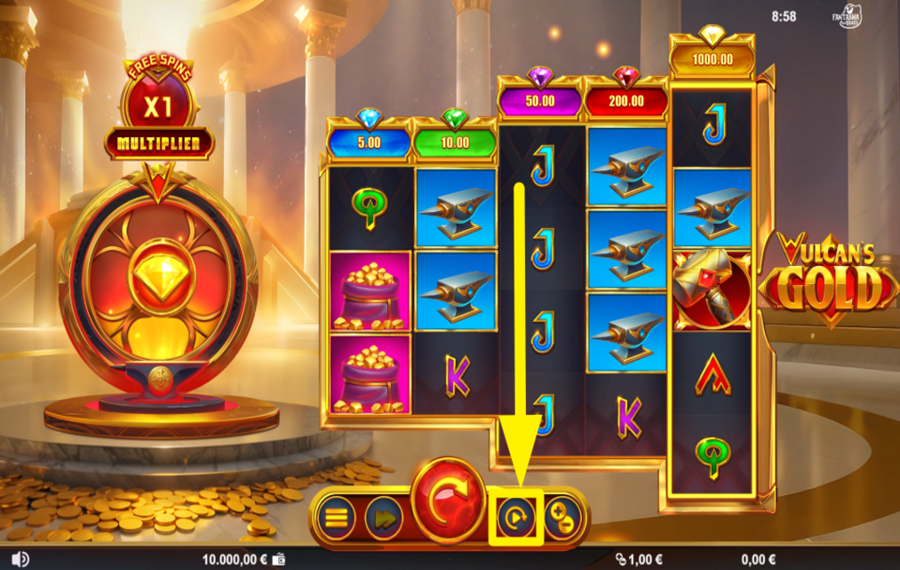Adjust bet with the coin plus/minus button

pos(562,516)
